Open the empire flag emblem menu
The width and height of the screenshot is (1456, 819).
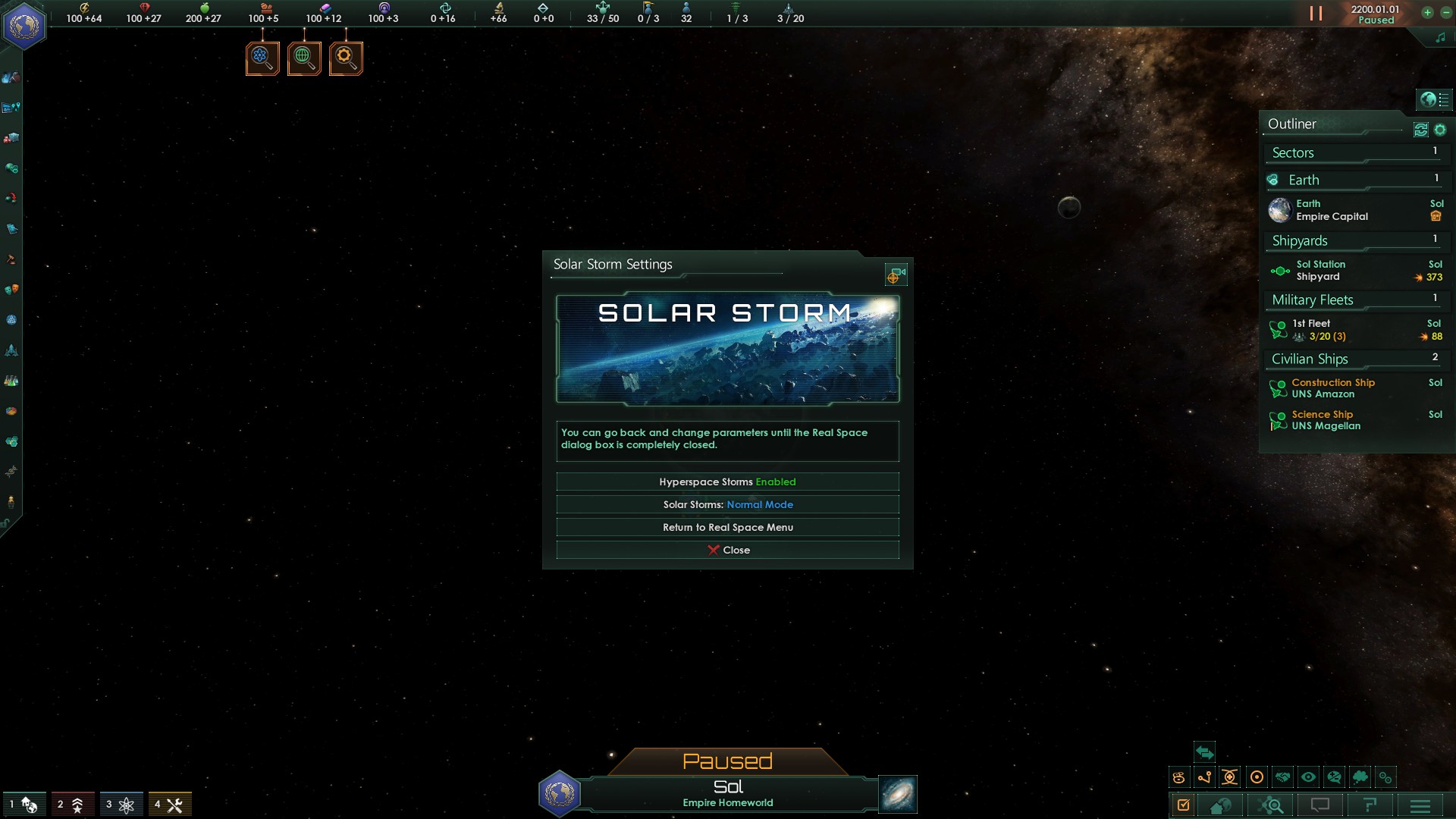click(x=24, y=26)
